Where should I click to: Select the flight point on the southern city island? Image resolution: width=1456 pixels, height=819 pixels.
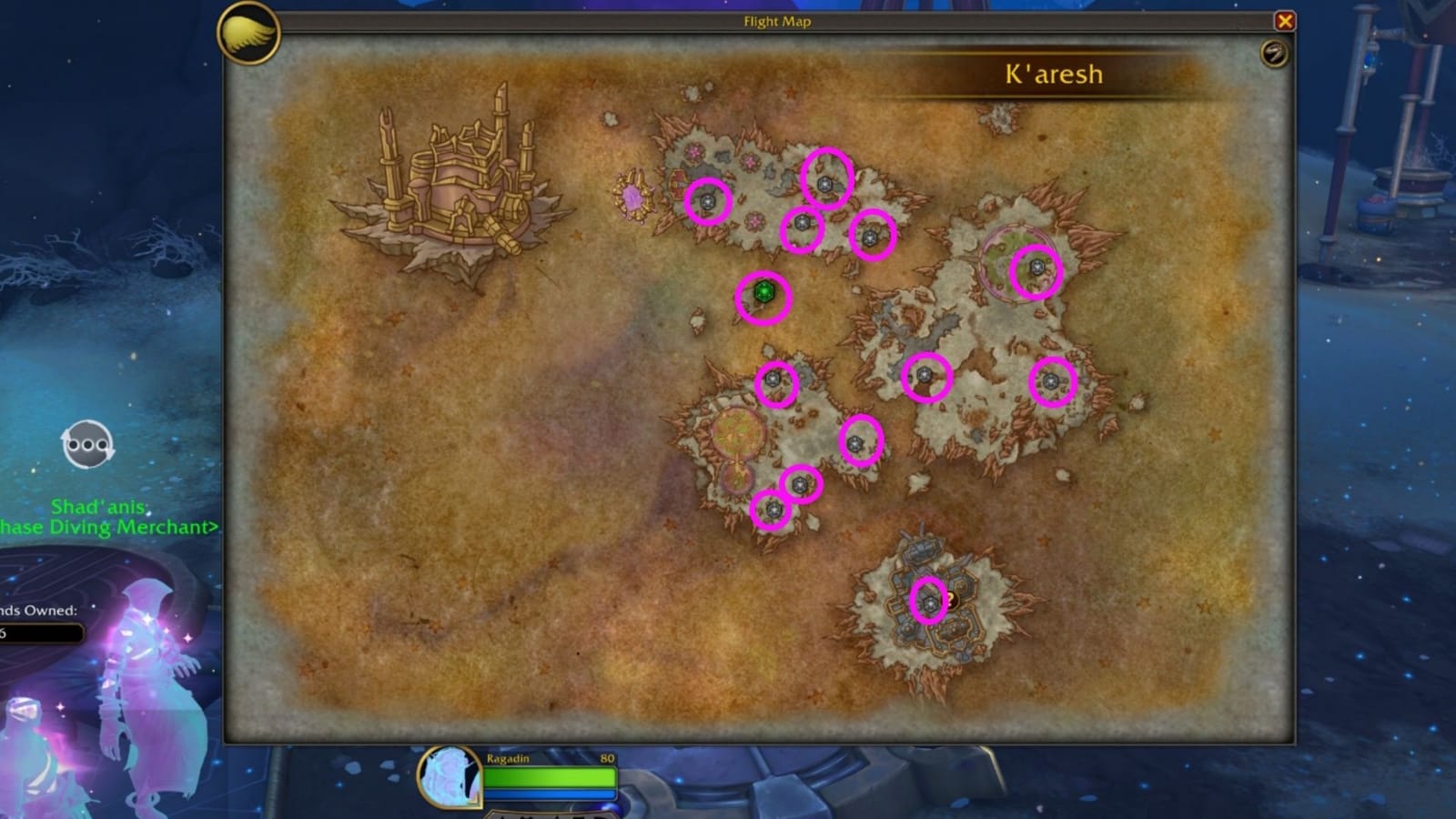[x=930, y=602]
